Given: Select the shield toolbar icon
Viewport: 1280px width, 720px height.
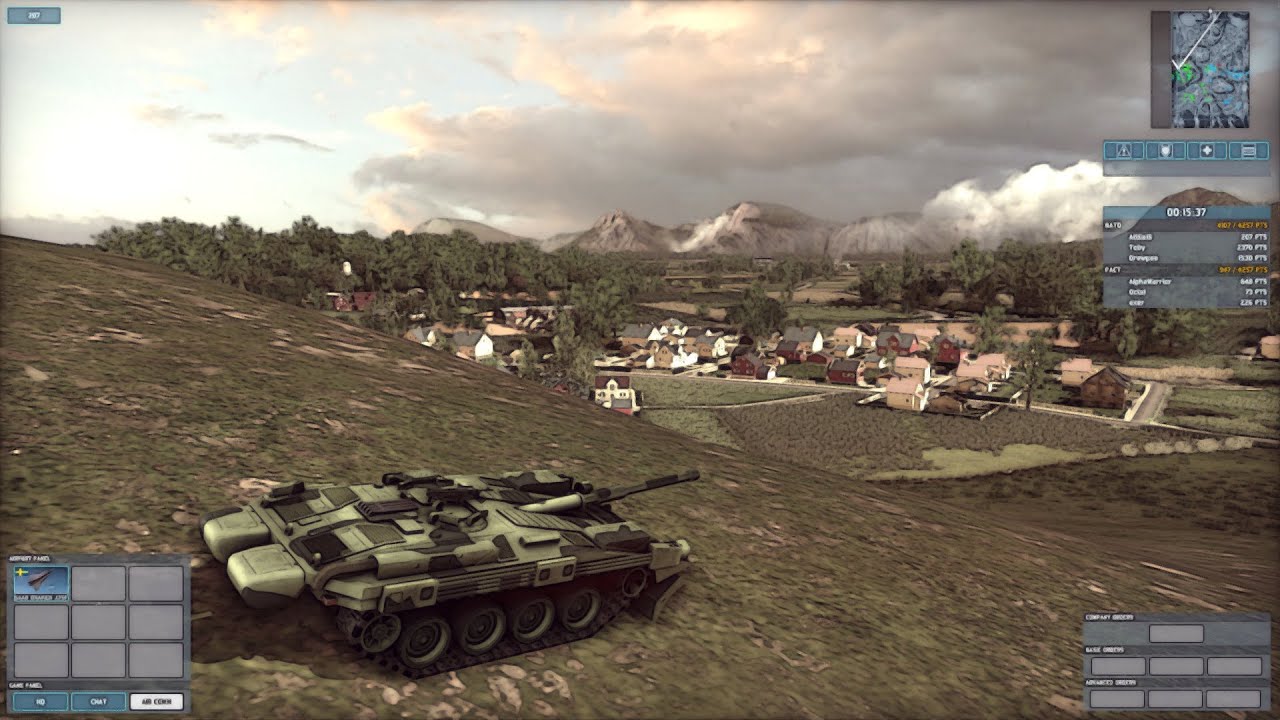Looking at the screenshot, I should point(1165,150).
